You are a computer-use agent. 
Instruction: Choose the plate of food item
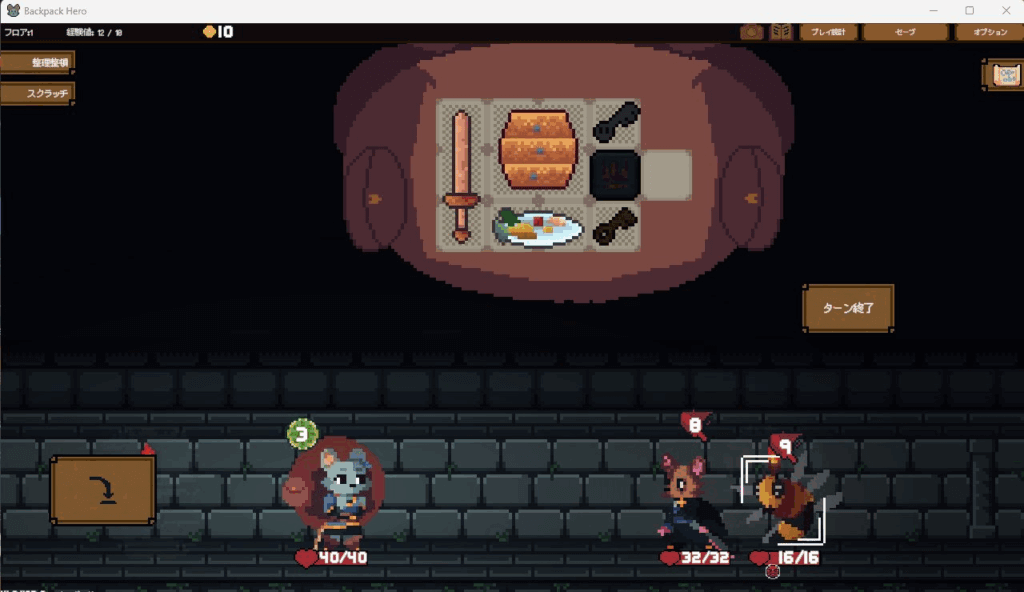coord(539,227)
